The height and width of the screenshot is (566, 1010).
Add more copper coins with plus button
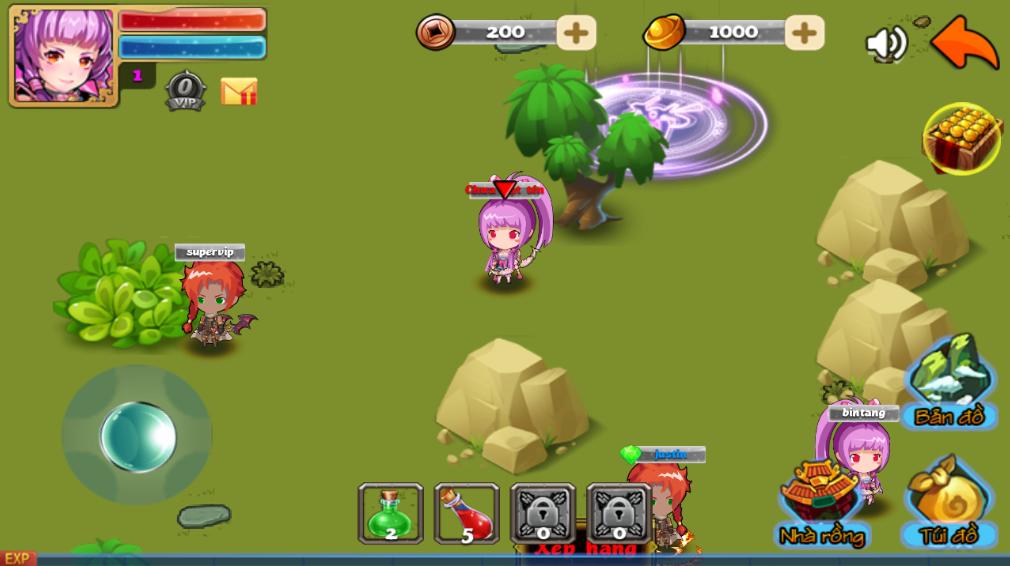pos(575,32)
